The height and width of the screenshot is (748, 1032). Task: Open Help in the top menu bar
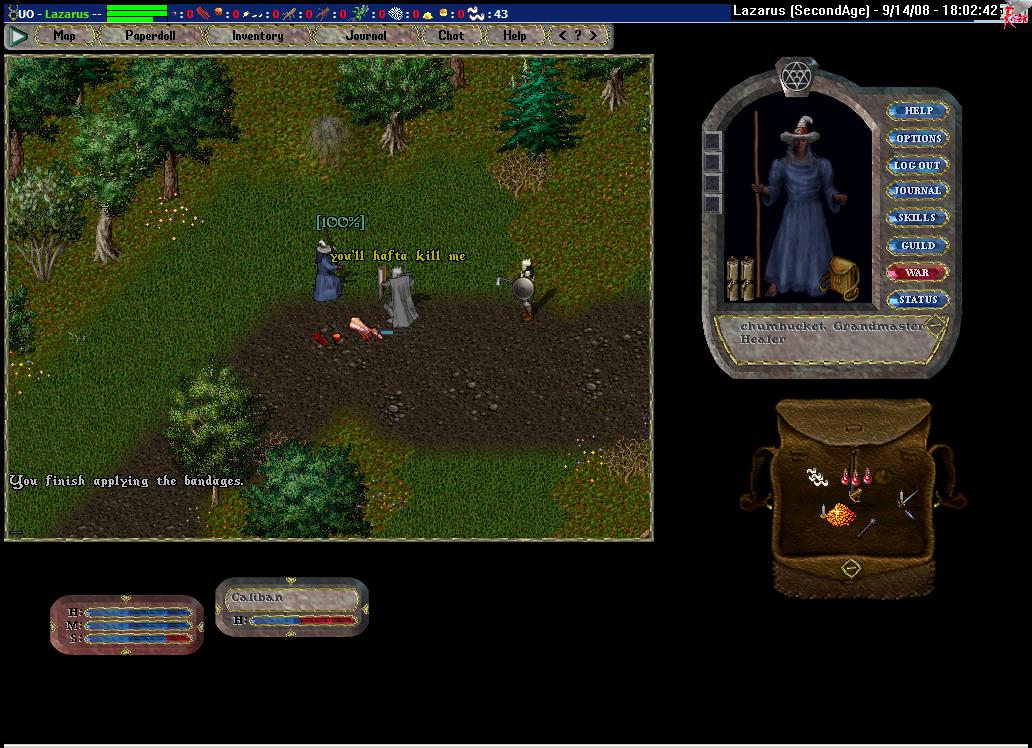point(515,36)
